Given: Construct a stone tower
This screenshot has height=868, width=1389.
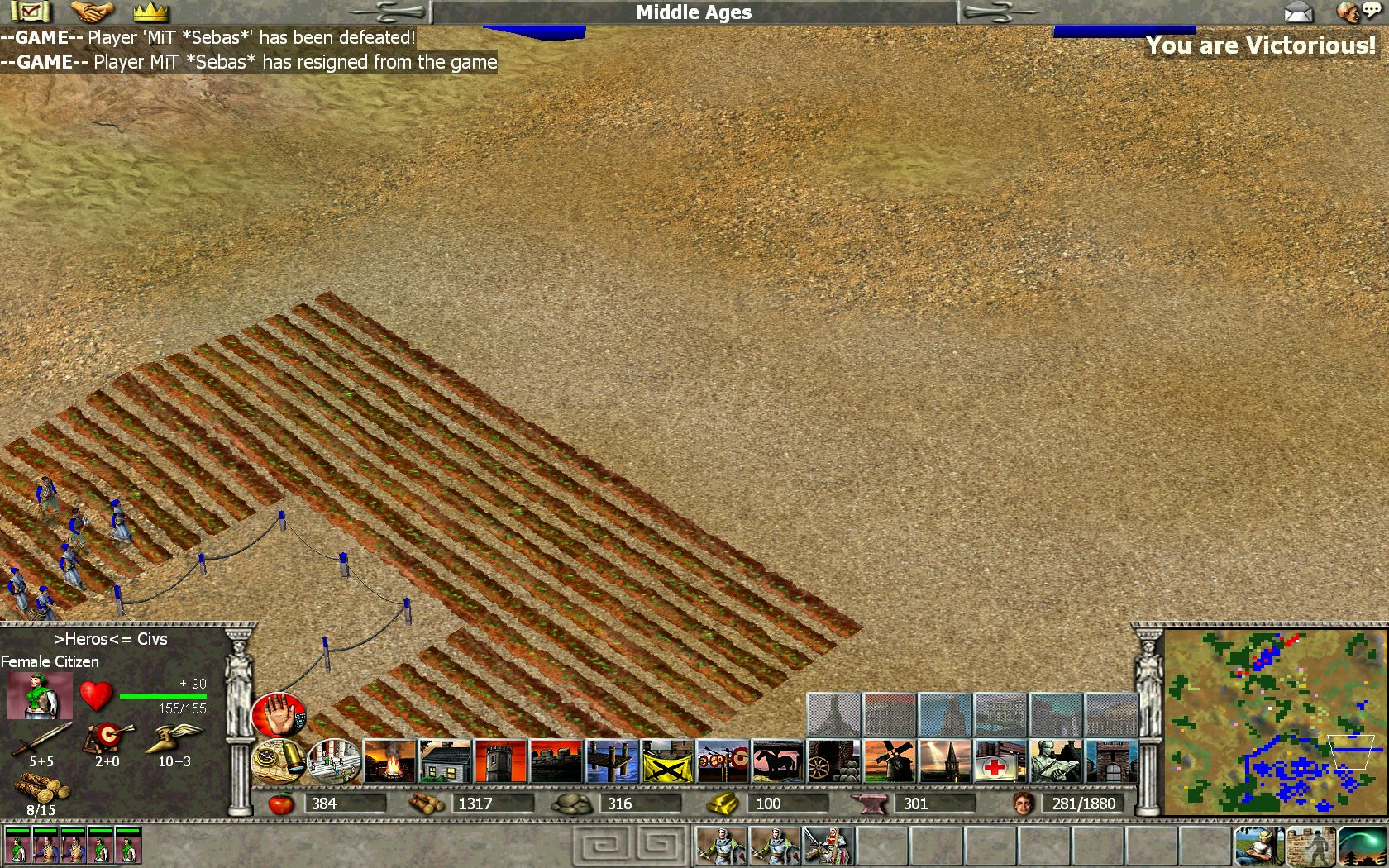Looking at the screenshot, I should pyautogui.click(x=500, y=761).
